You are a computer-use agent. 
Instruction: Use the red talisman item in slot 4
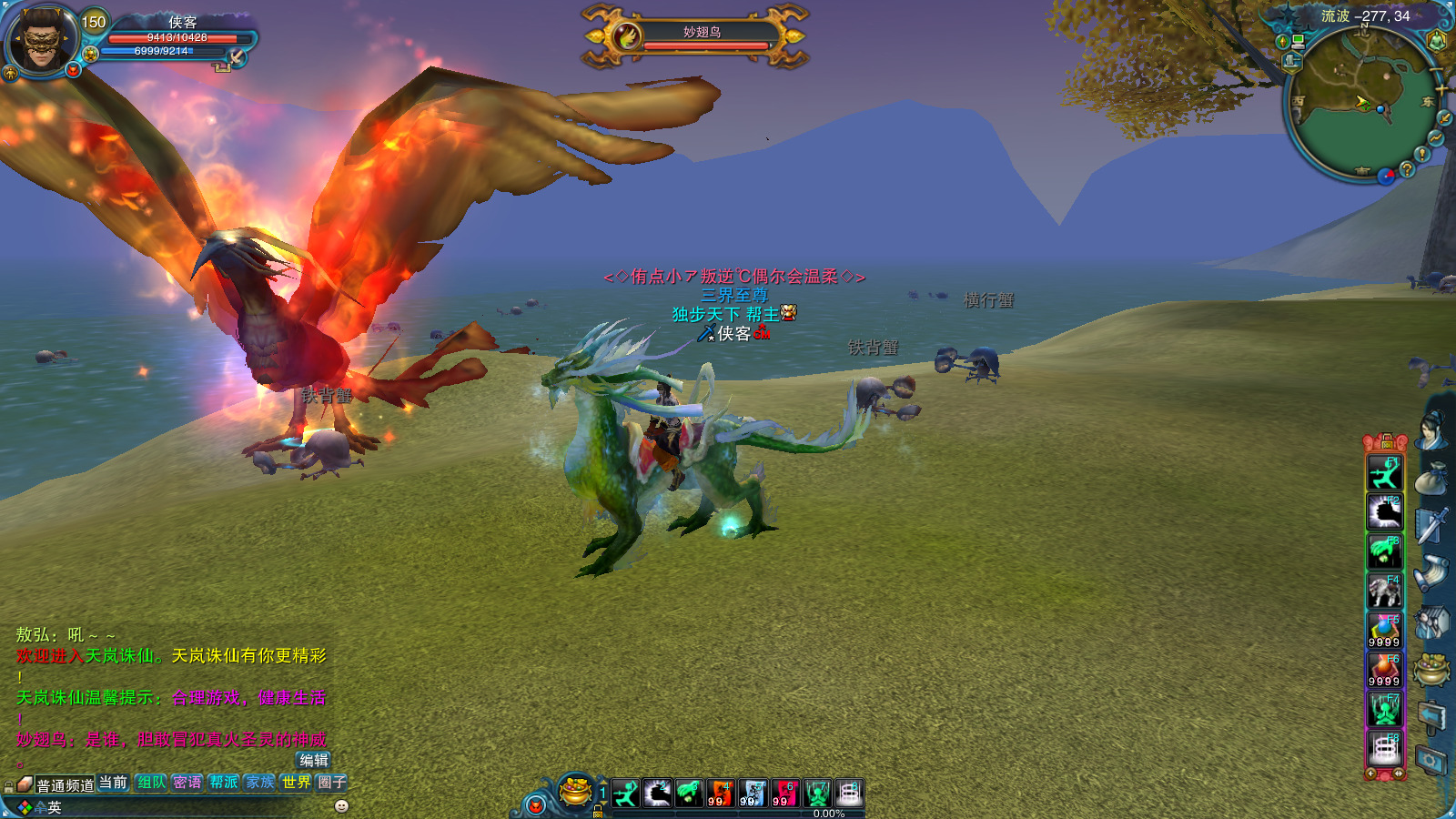point(721,794)
